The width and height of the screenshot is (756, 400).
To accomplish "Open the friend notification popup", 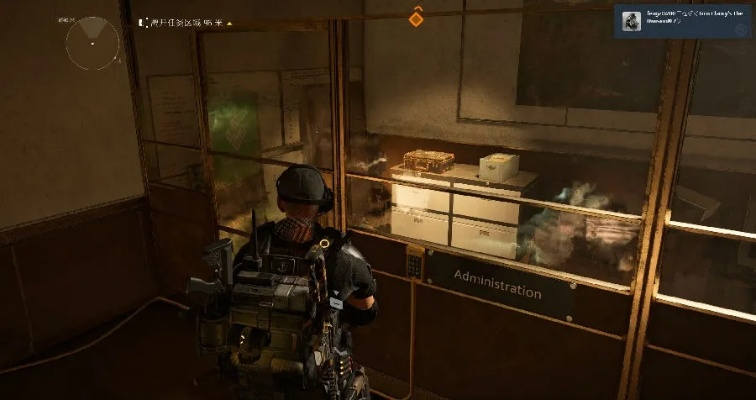I will (x=684, y=22).
